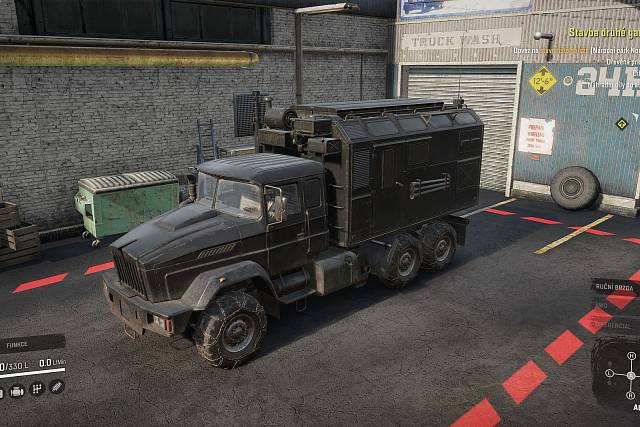
Task: Toggle the Diferenciál lock indicator
Action: pos(619,325)
